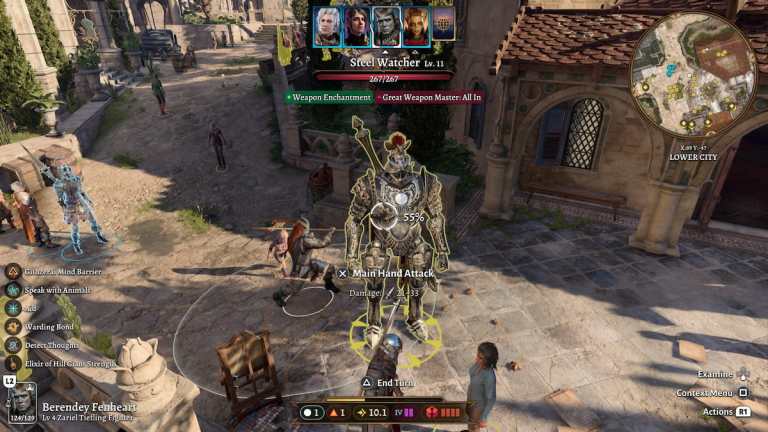The width and height of the screenshot is (768, 432).
Task: Select the white-haired character portrait in turn order
Action: pos(327,25)
